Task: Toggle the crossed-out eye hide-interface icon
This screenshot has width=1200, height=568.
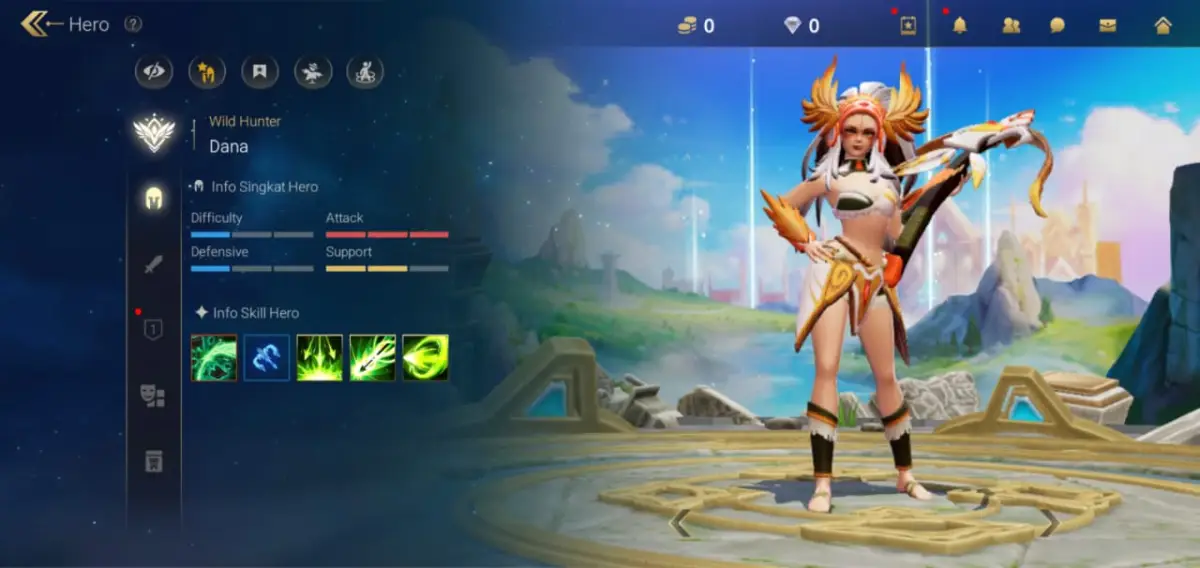Action: click(x=154, y=71)
